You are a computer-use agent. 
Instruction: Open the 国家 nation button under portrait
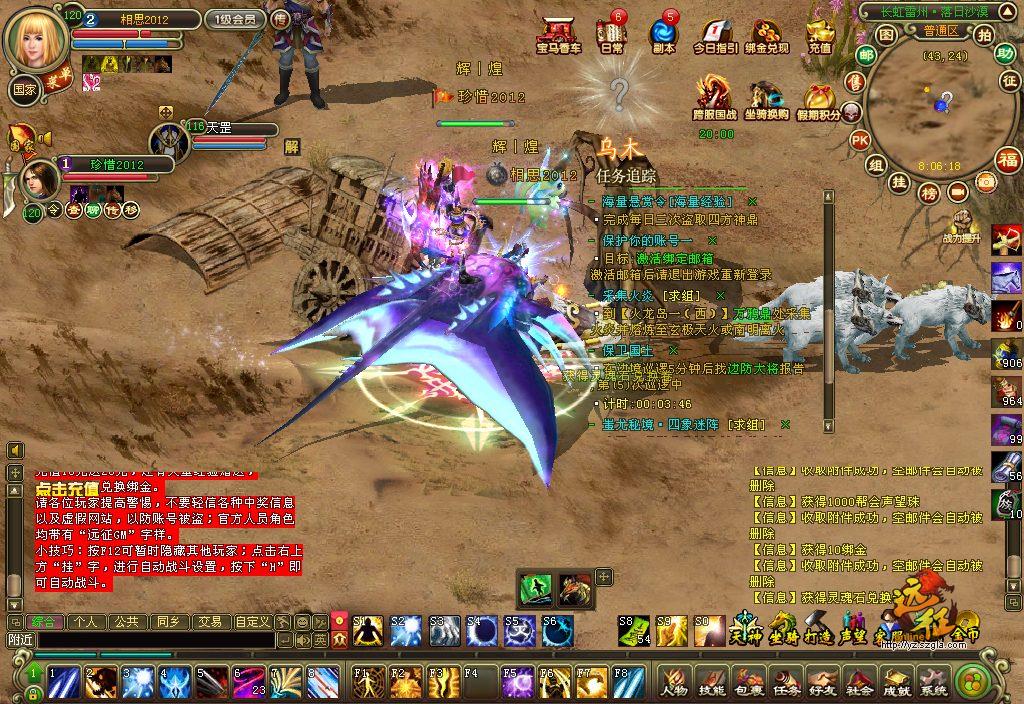(25, 88)
